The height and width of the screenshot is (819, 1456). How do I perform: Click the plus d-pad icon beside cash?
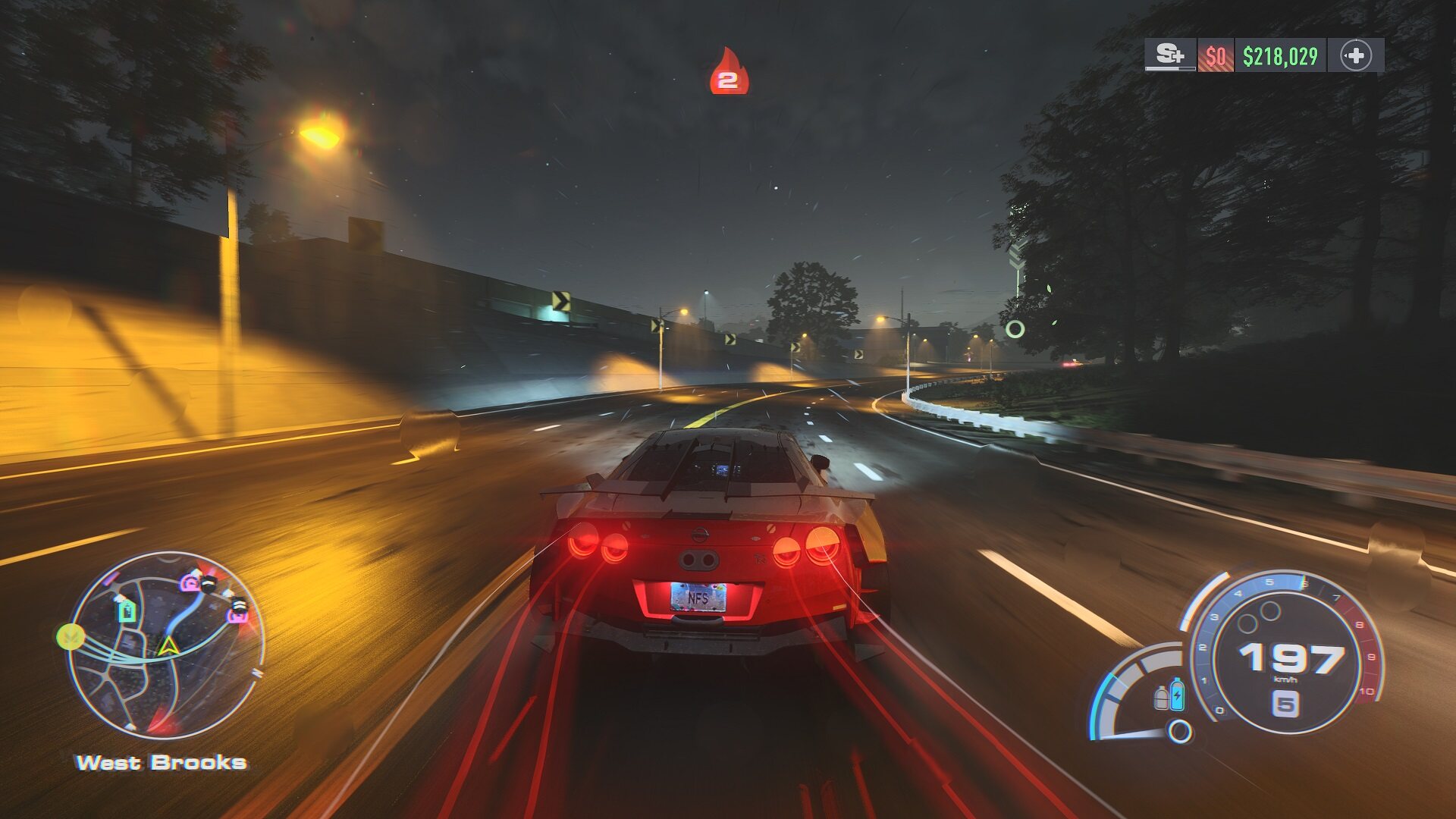(1355, 55)
